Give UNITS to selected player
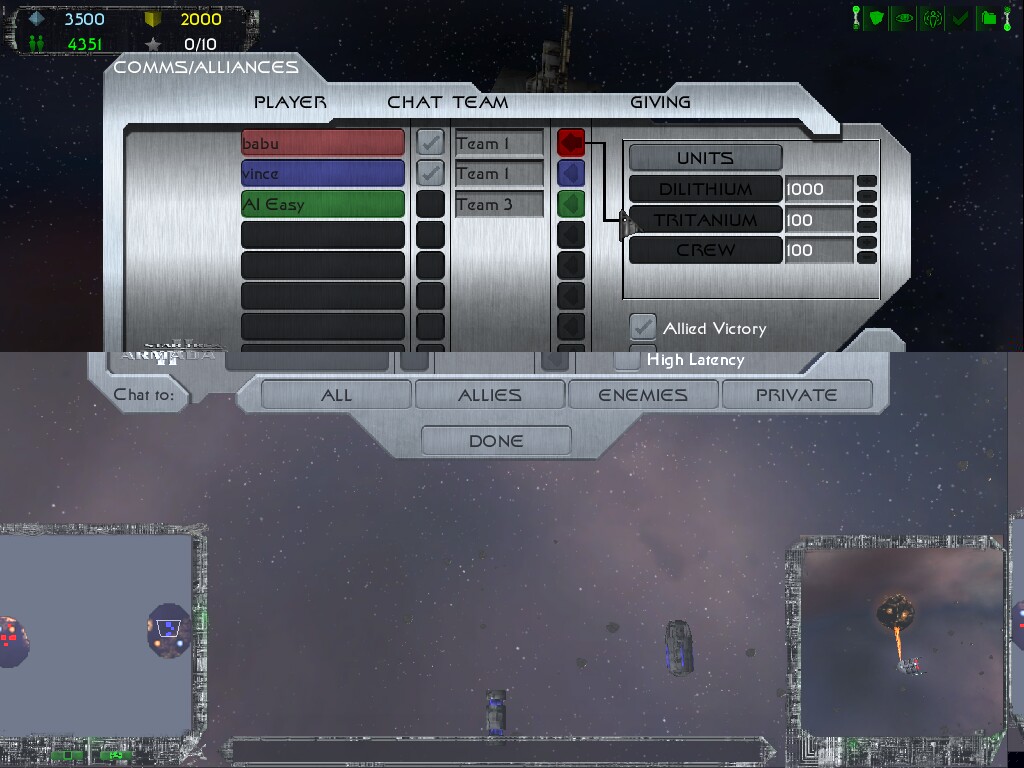This screenshot has height=768, width=1024. [x=705, y=158]
